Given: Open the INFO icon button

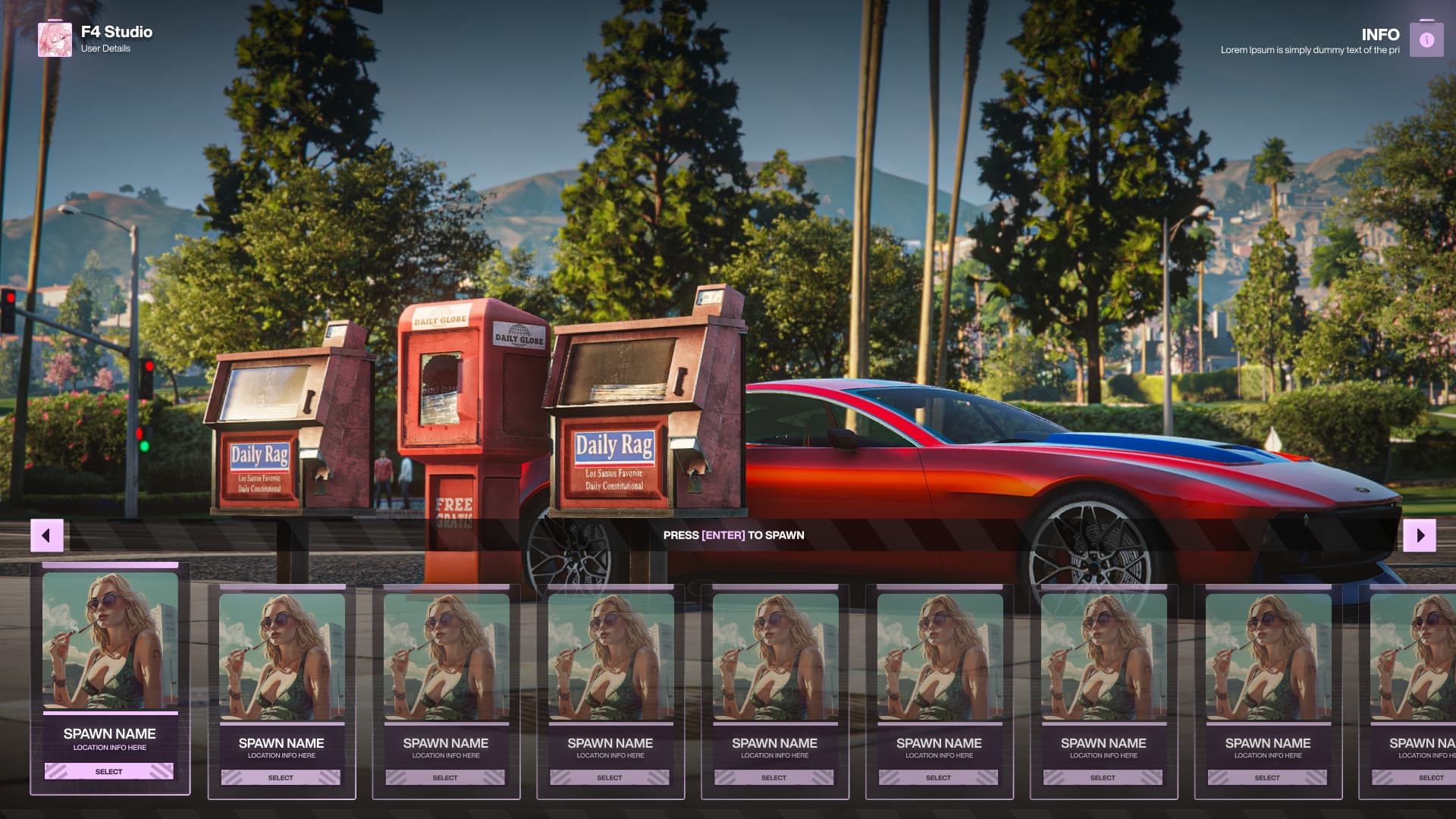Looking at the screenshot, I should pyautogui.click(x=1426, y=40).
